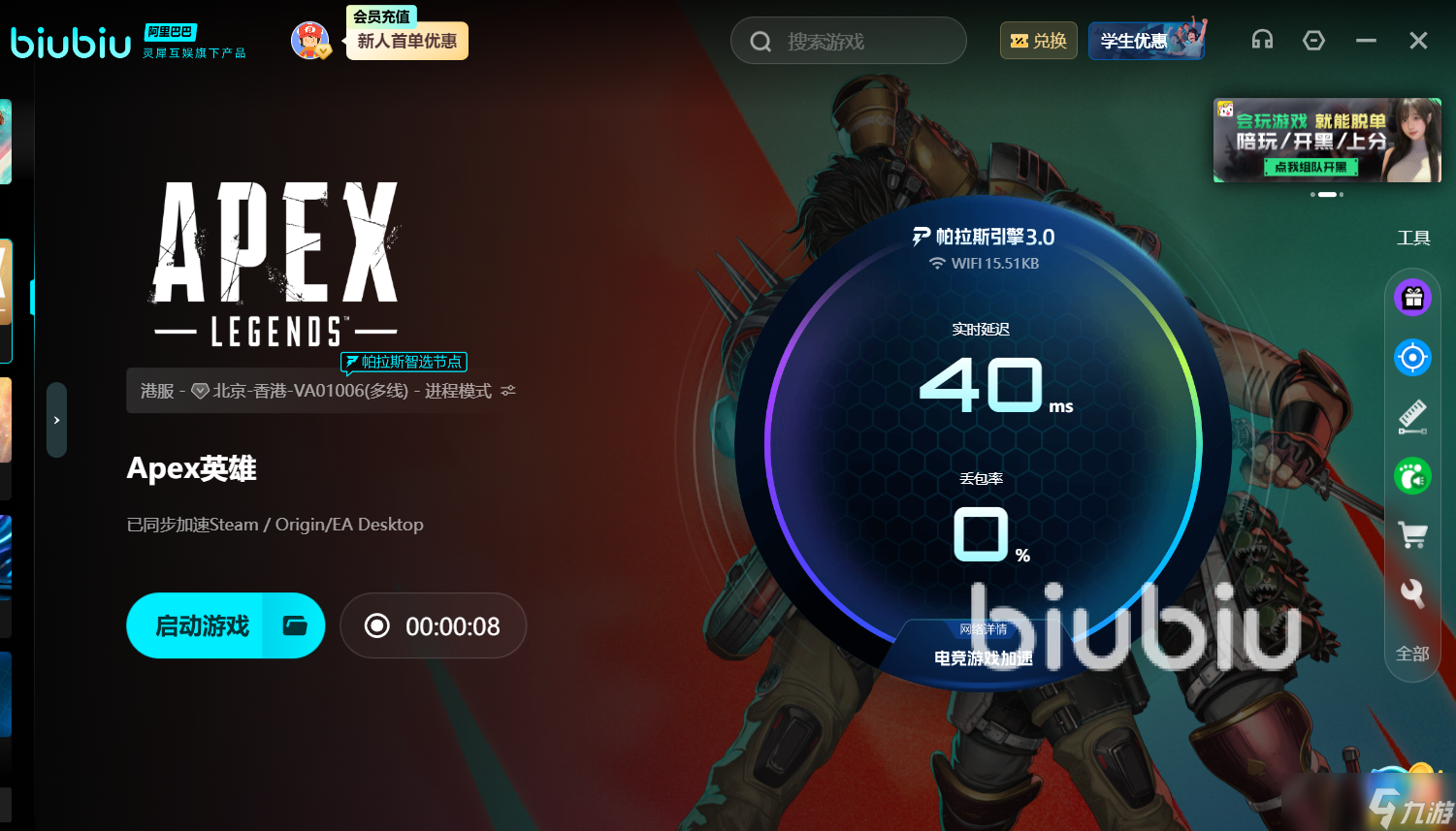Expand the collapsed left side panel arrow
The image size is (1456, 831).
click(x=55, y=420)
